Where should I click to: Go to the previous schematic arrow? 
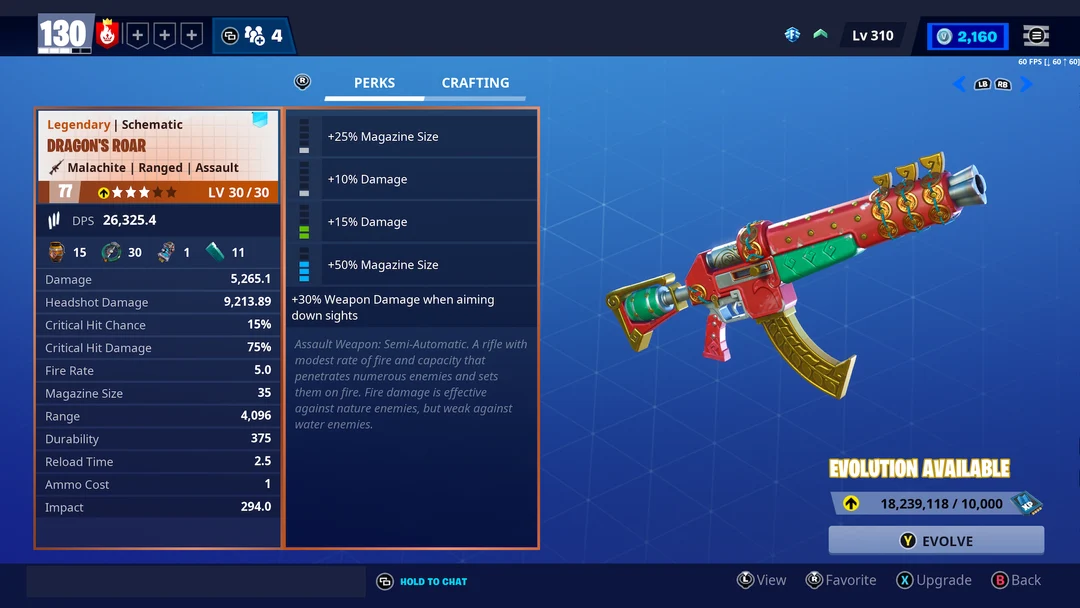(x=959, y=84)
